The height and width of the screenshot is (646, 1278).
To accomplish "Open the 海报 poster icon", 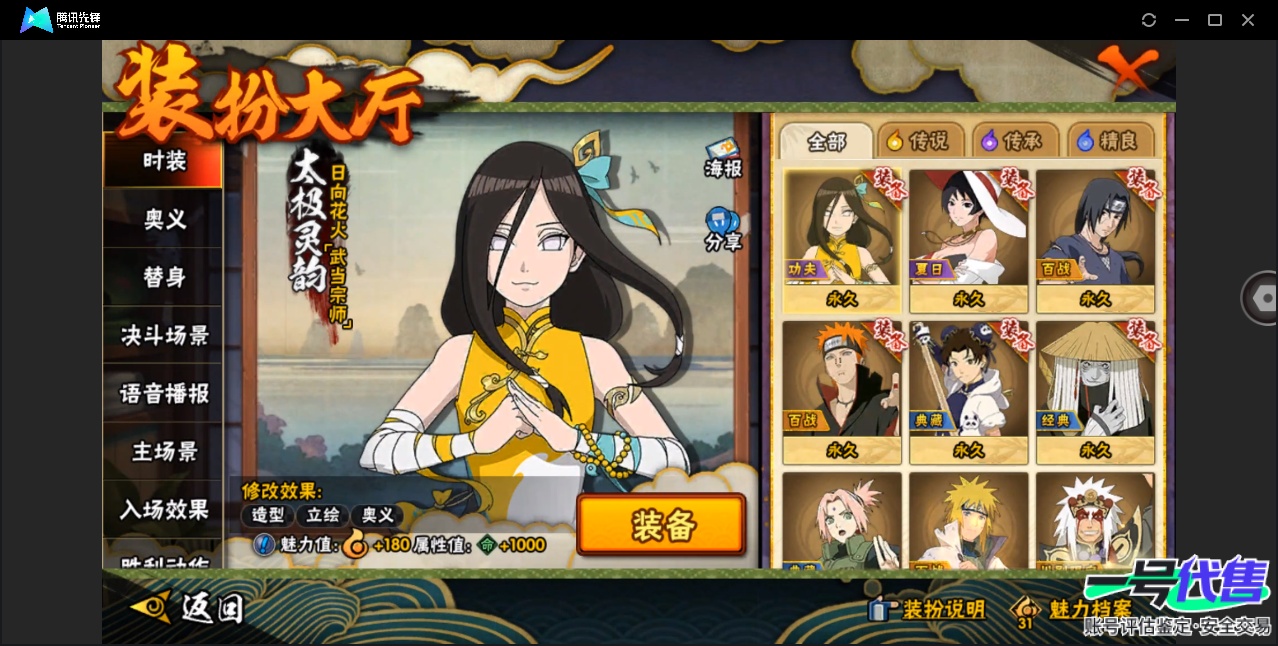I will (722, 158).
